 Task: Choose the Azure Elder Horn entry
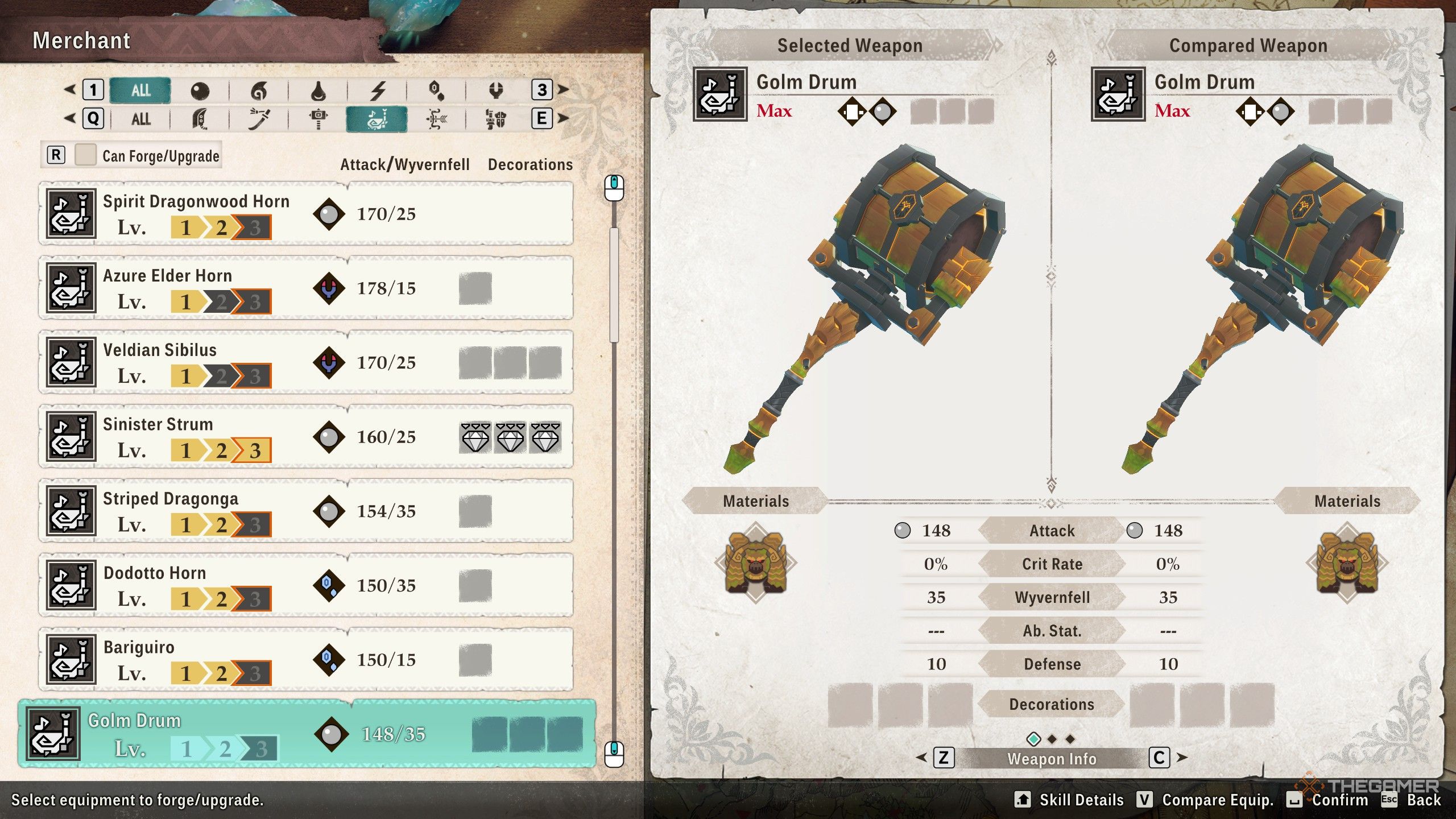(306, 288)
